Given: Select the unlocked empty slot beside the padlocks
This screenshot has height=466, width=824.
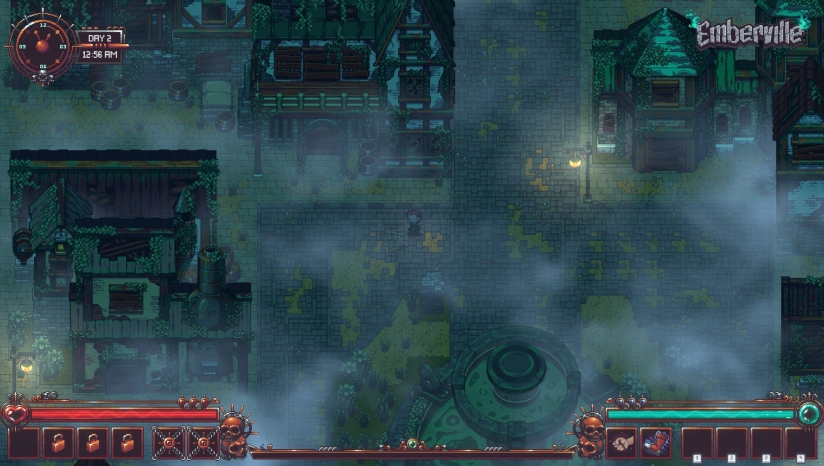Looking at the screenshot, I should click(24, 443).
